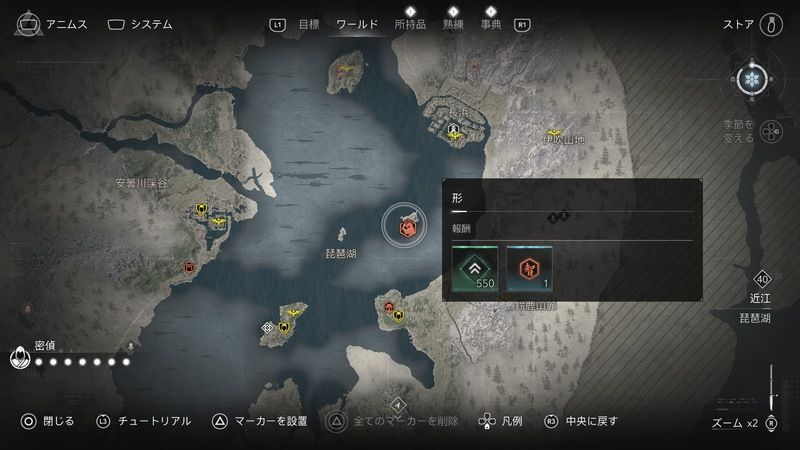This screenshot has height=450, width=800.
Task: Switch to the 熟練 tab
Action: (452, 24)
